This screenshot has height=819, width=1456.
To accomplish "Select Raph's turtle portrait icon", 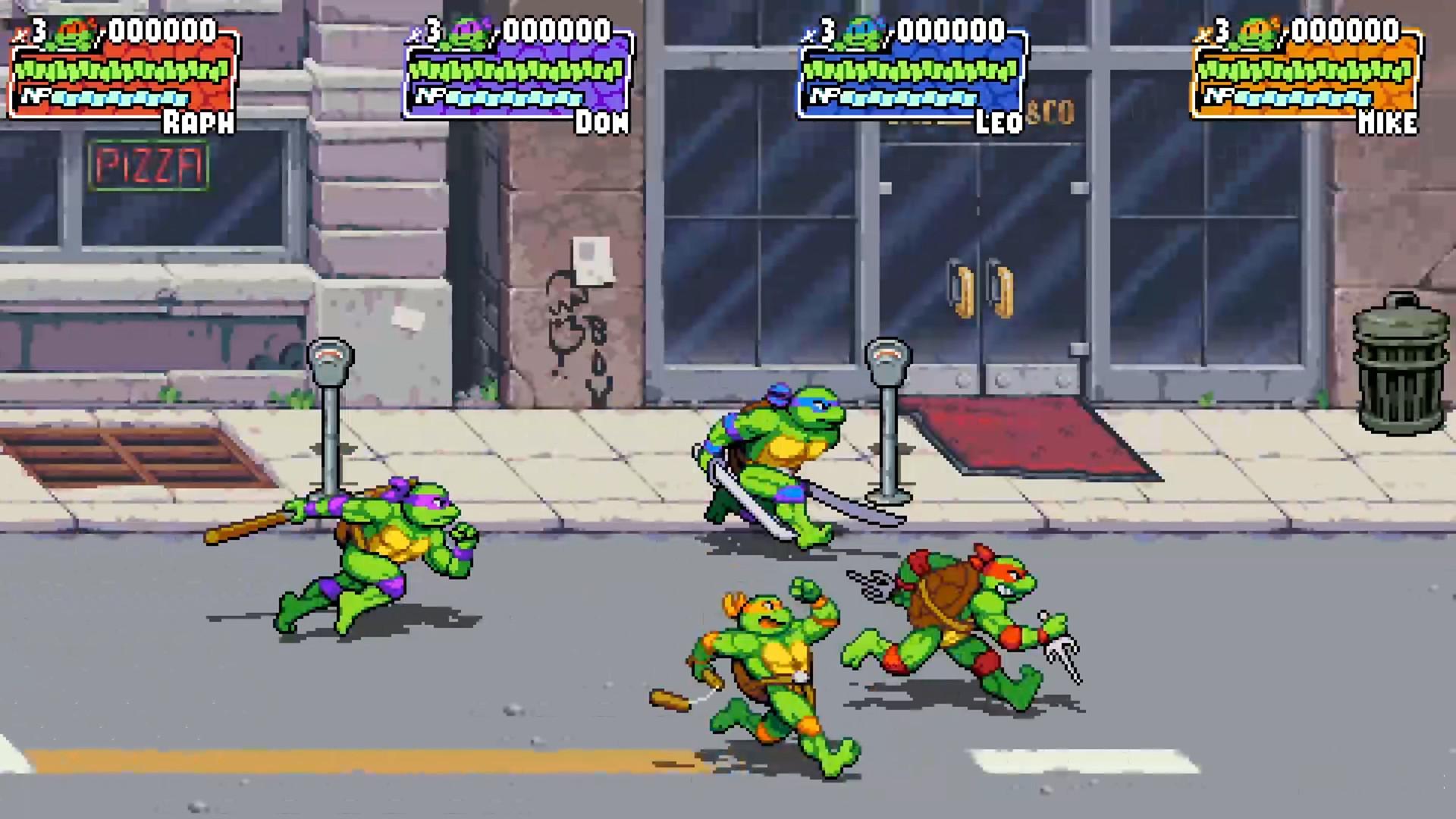I will click(72, 32).
